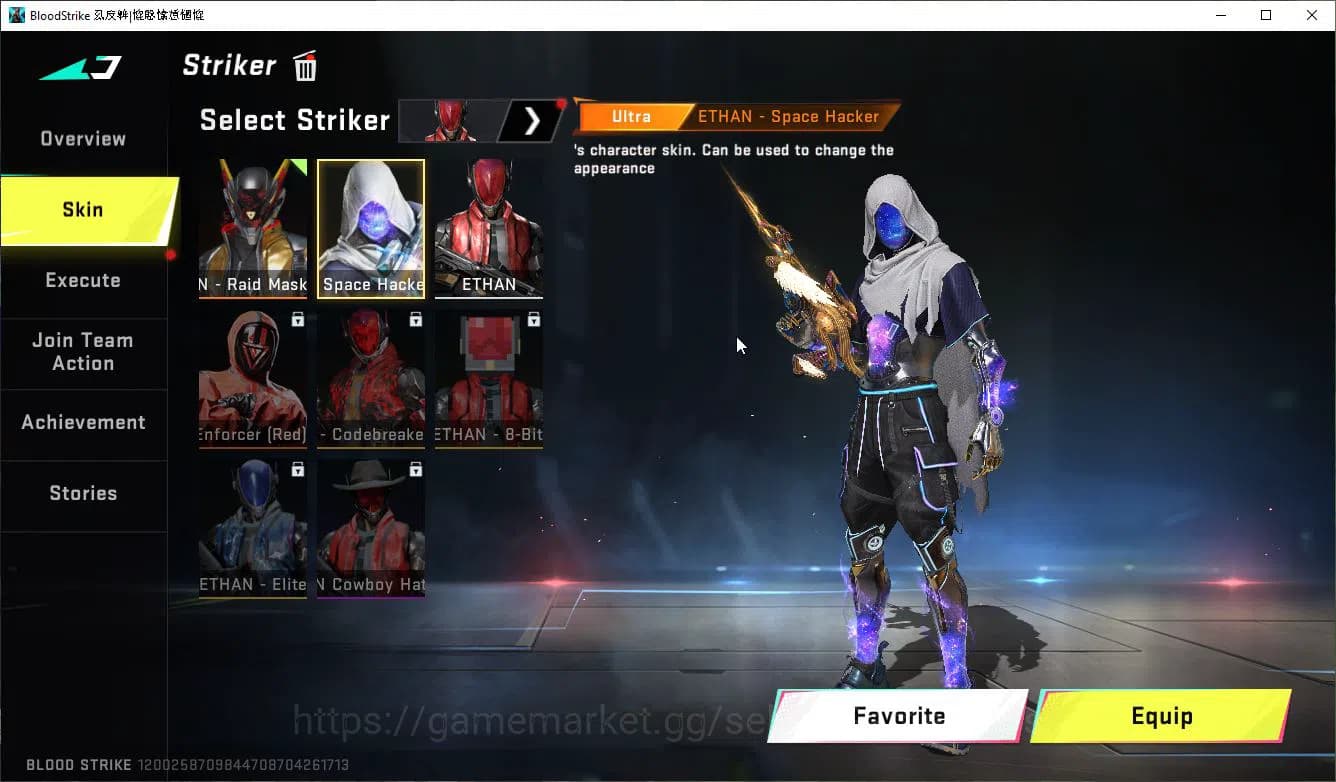The image size is (1336, 782).
Task: Open the Join Team Action tab
Action: click(x=84, y=352)
